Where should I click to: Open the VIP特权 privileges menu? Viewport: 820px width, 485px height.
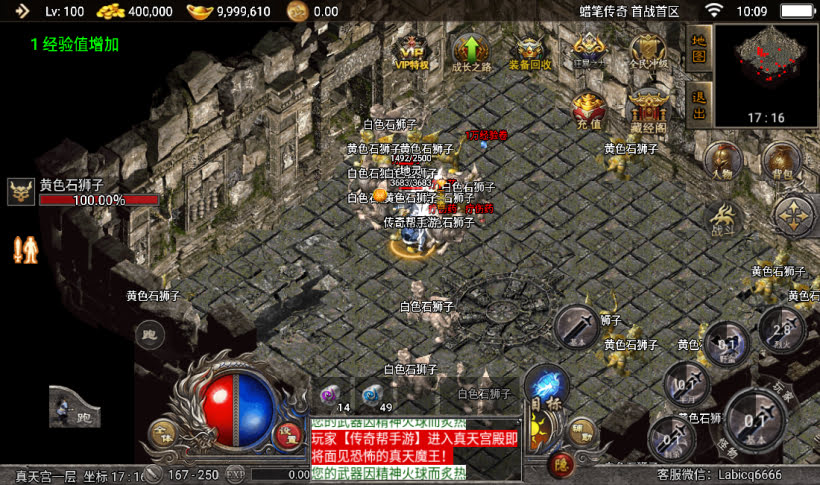point(412,51)
